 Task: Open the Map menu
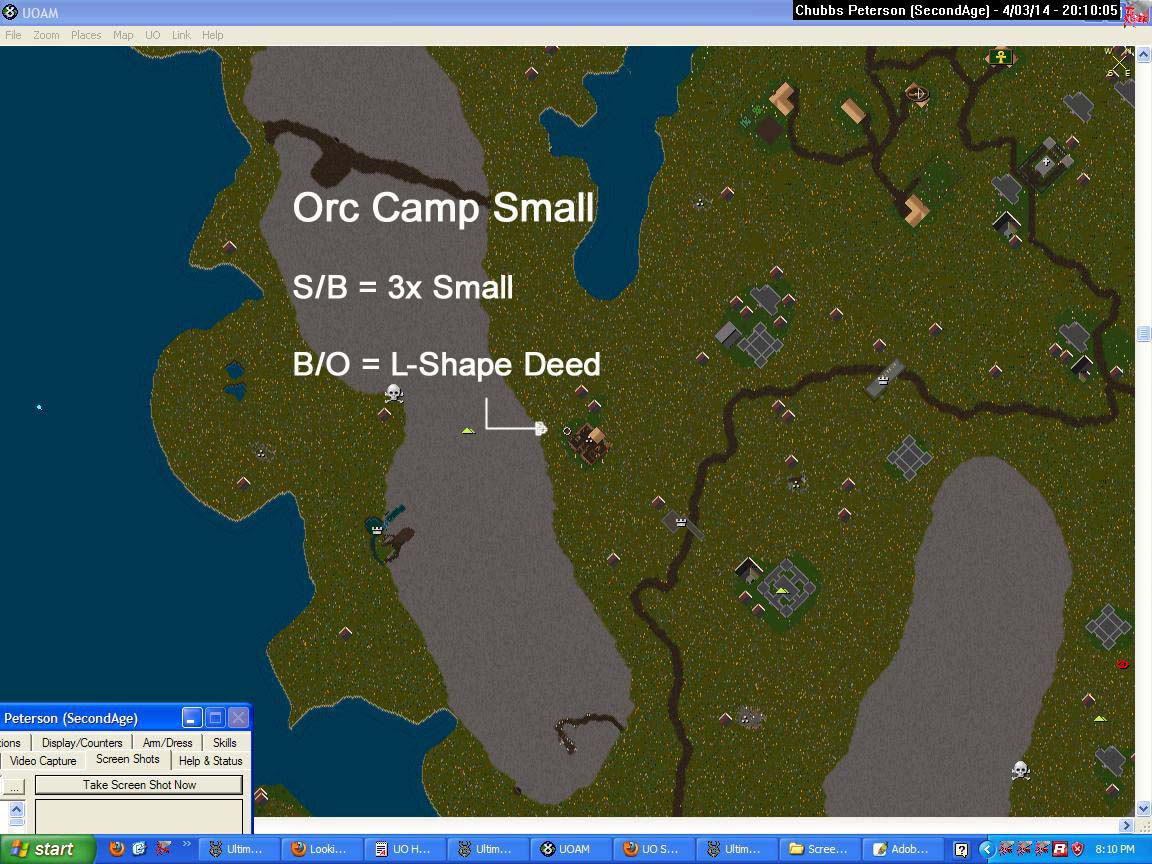123,35
